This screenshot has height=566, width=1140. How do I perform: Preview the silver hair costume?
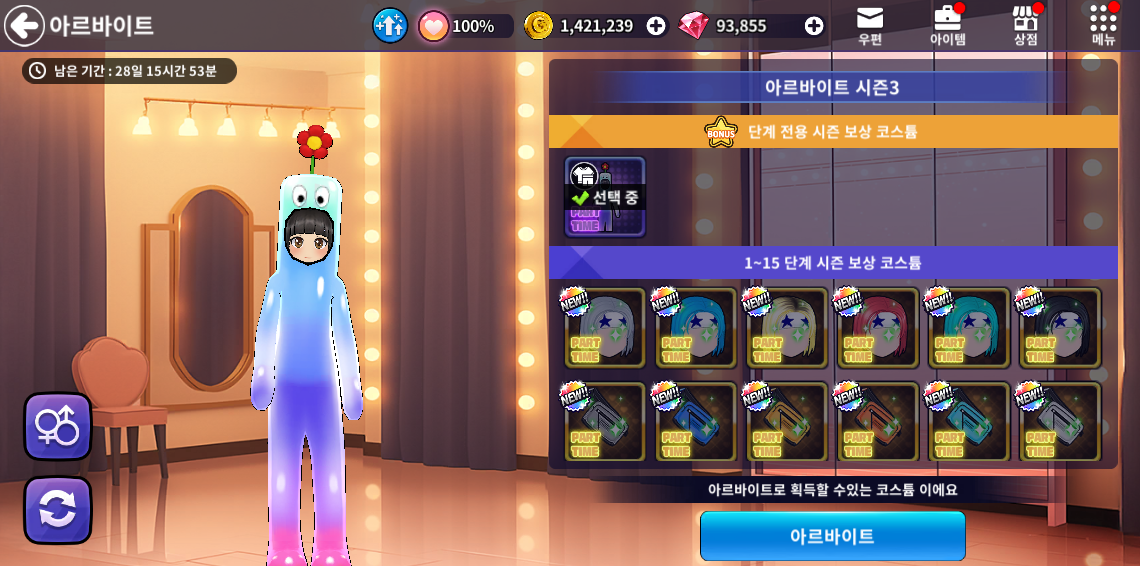tap(605, 328)
